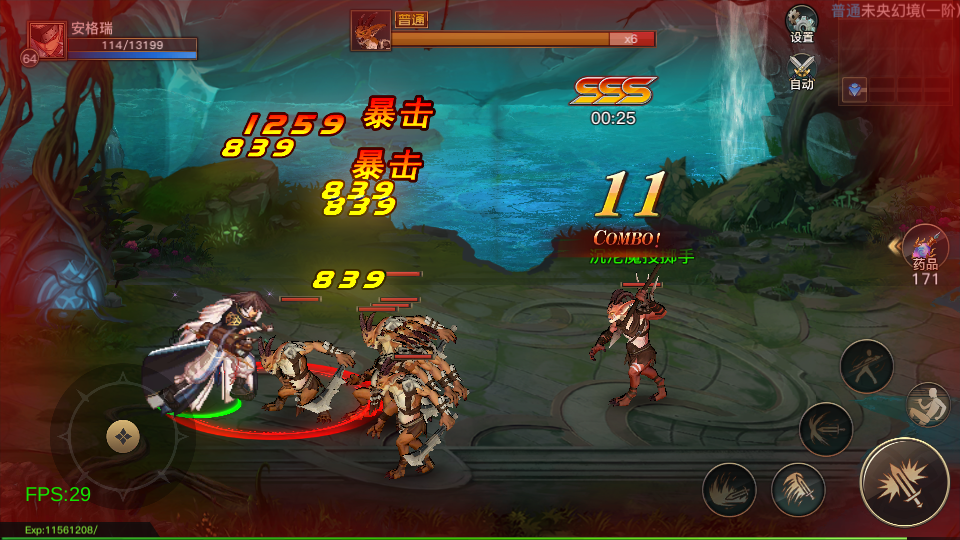
Task: Tap the virtual joystick center knob
Action: tap(122, 435)
